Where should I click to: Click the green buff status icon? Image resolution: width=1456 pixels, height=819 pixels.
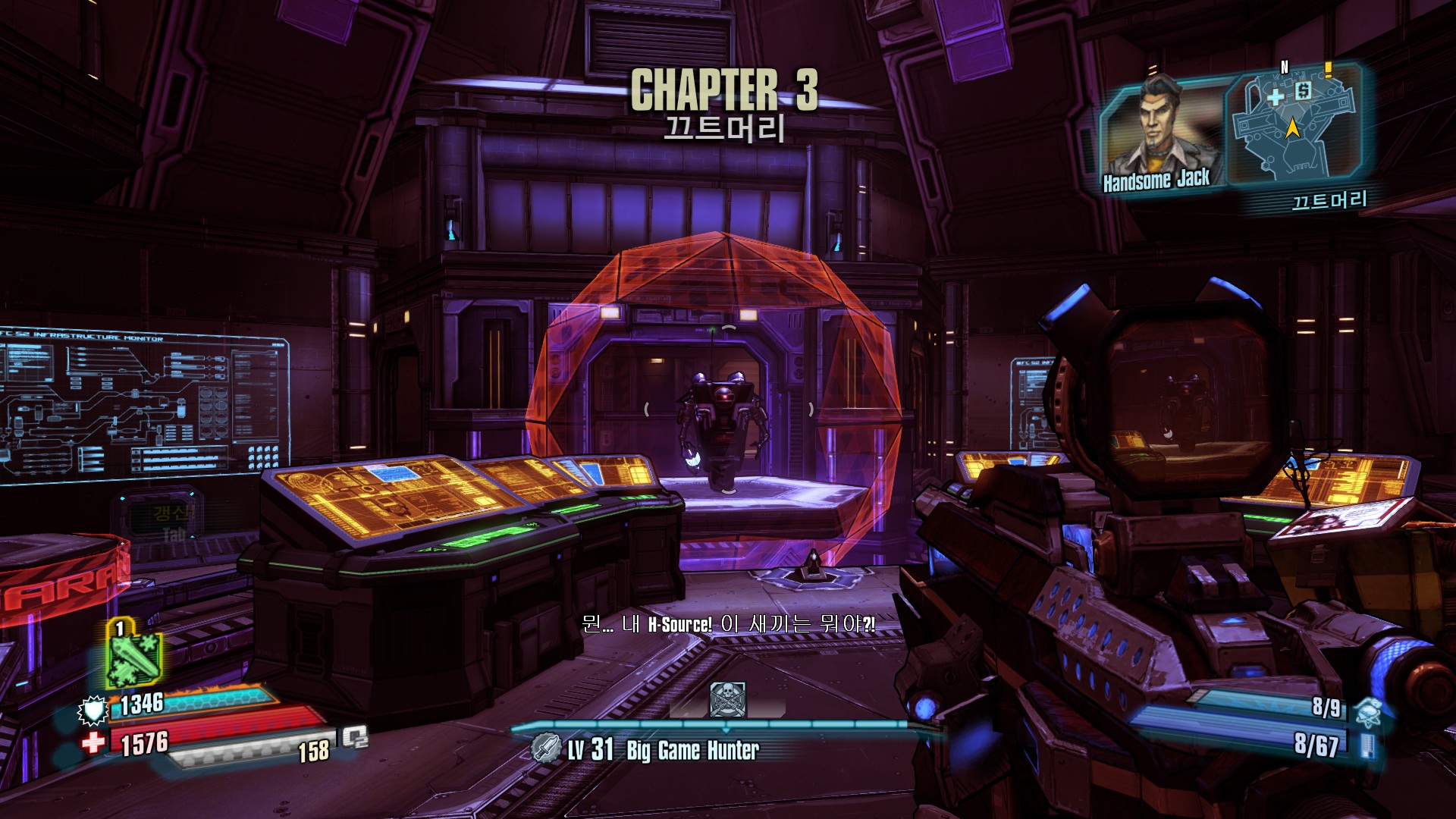coord(133,654)
